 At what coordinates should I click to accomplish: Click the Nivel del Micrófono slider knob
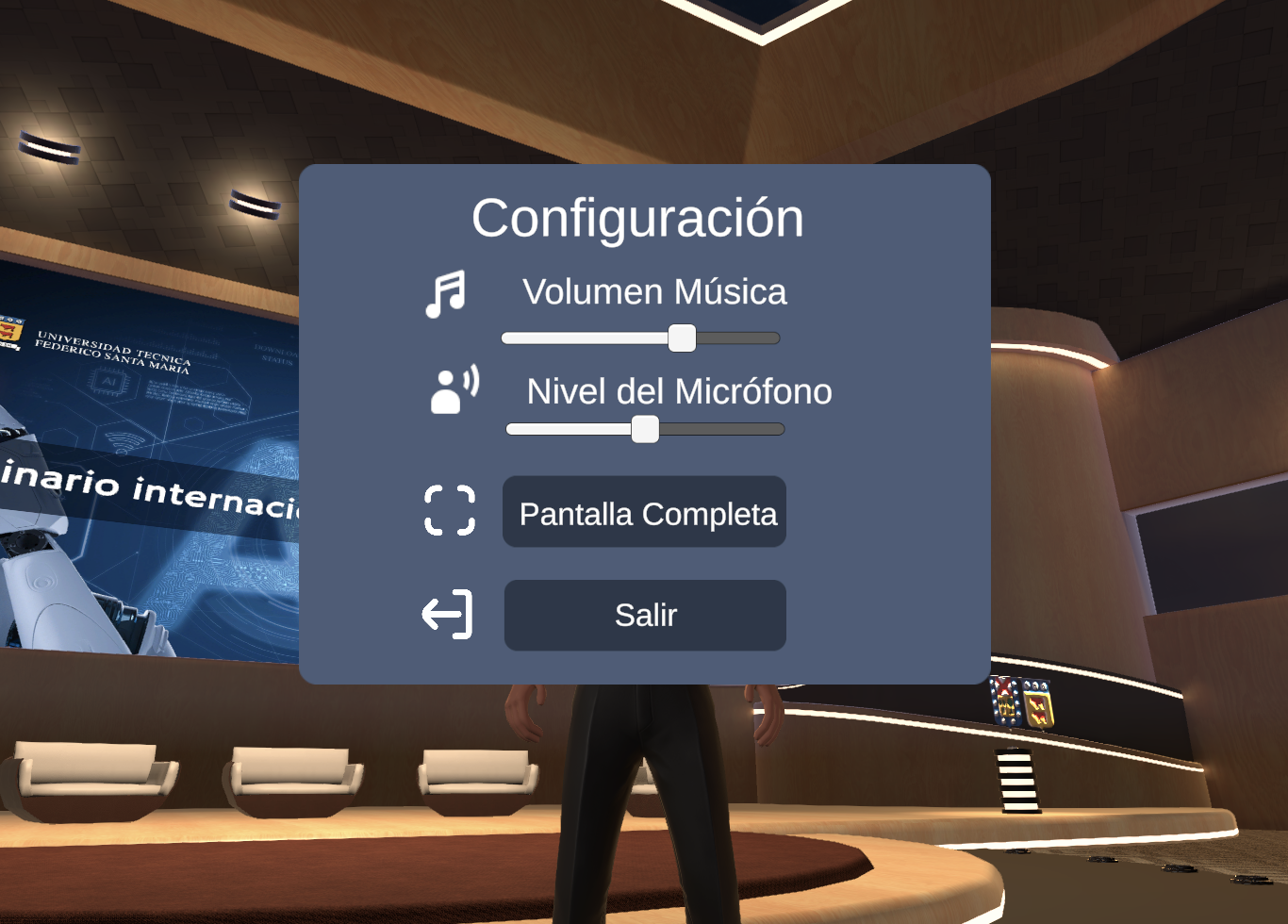pos(646,429)
